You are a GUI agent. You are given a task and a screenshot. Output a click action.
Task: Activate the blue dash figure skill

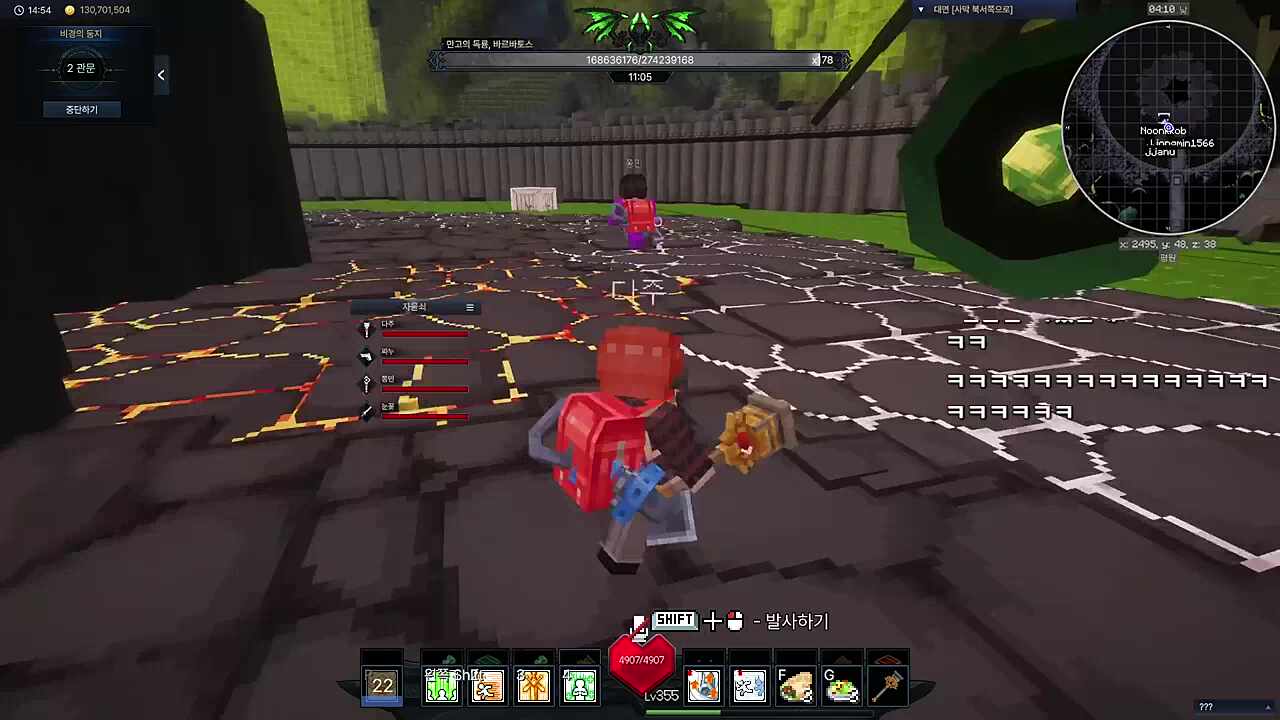(749, 686)
